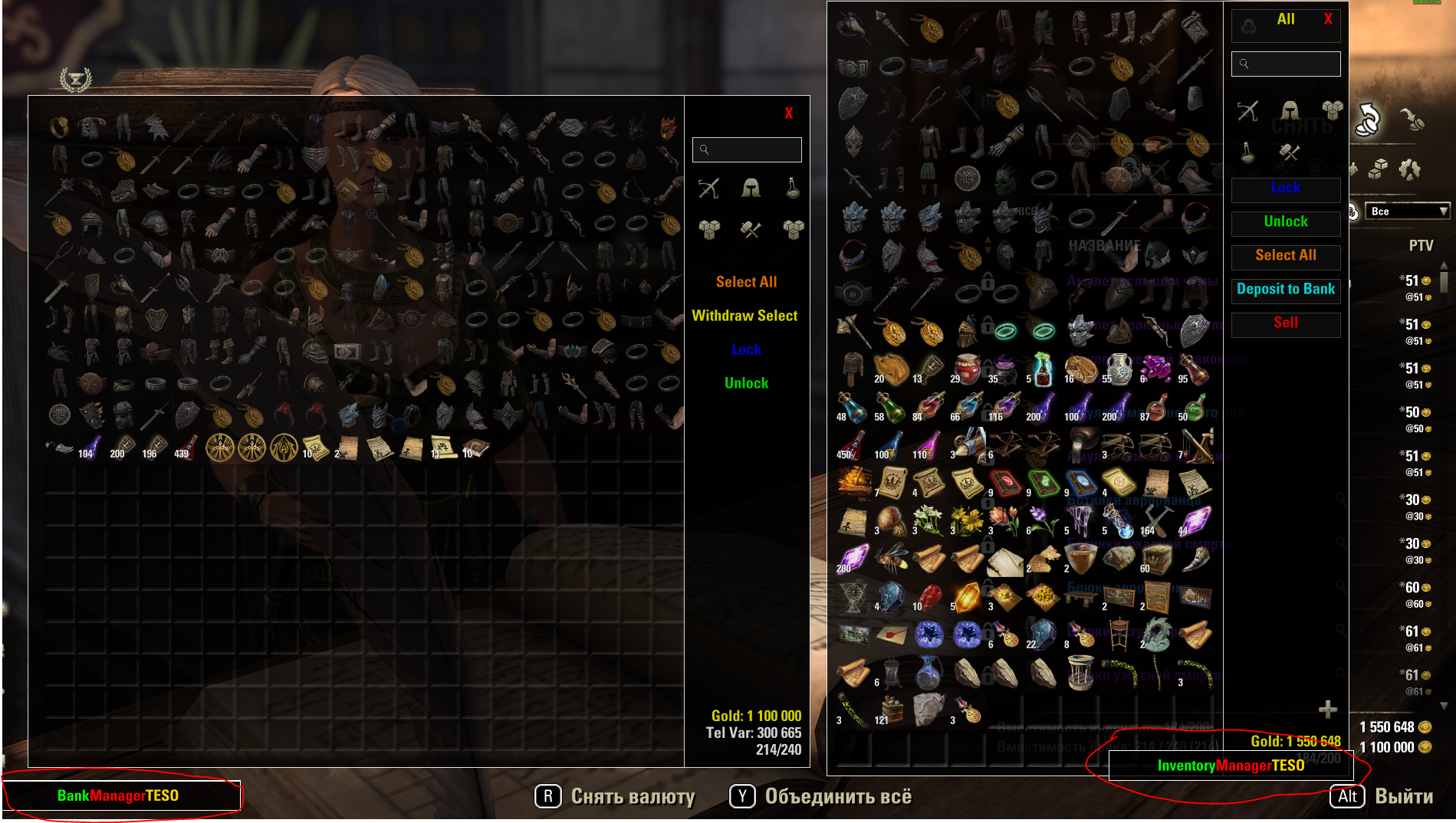Select the weapons filter icon in bank panel
This screenshot has width=1456, height=823.
[x=709, y=189]
